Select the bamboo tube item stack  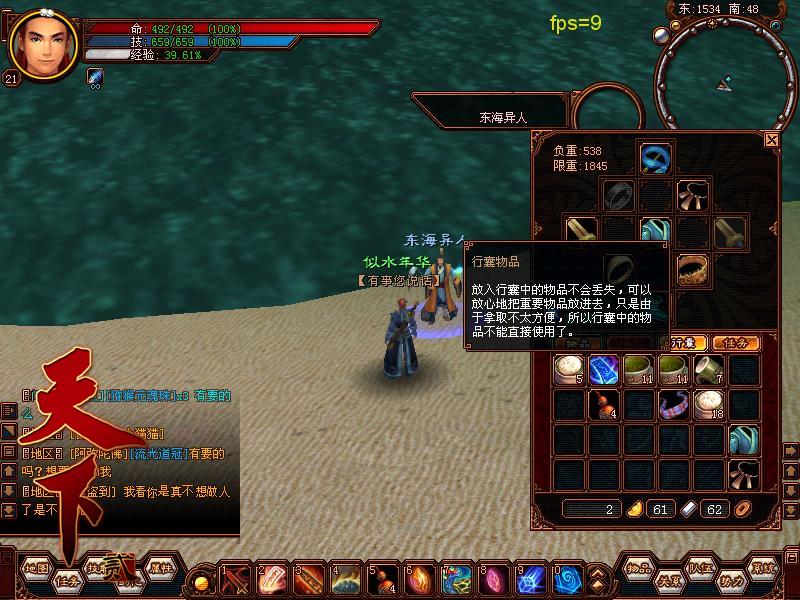708,370
